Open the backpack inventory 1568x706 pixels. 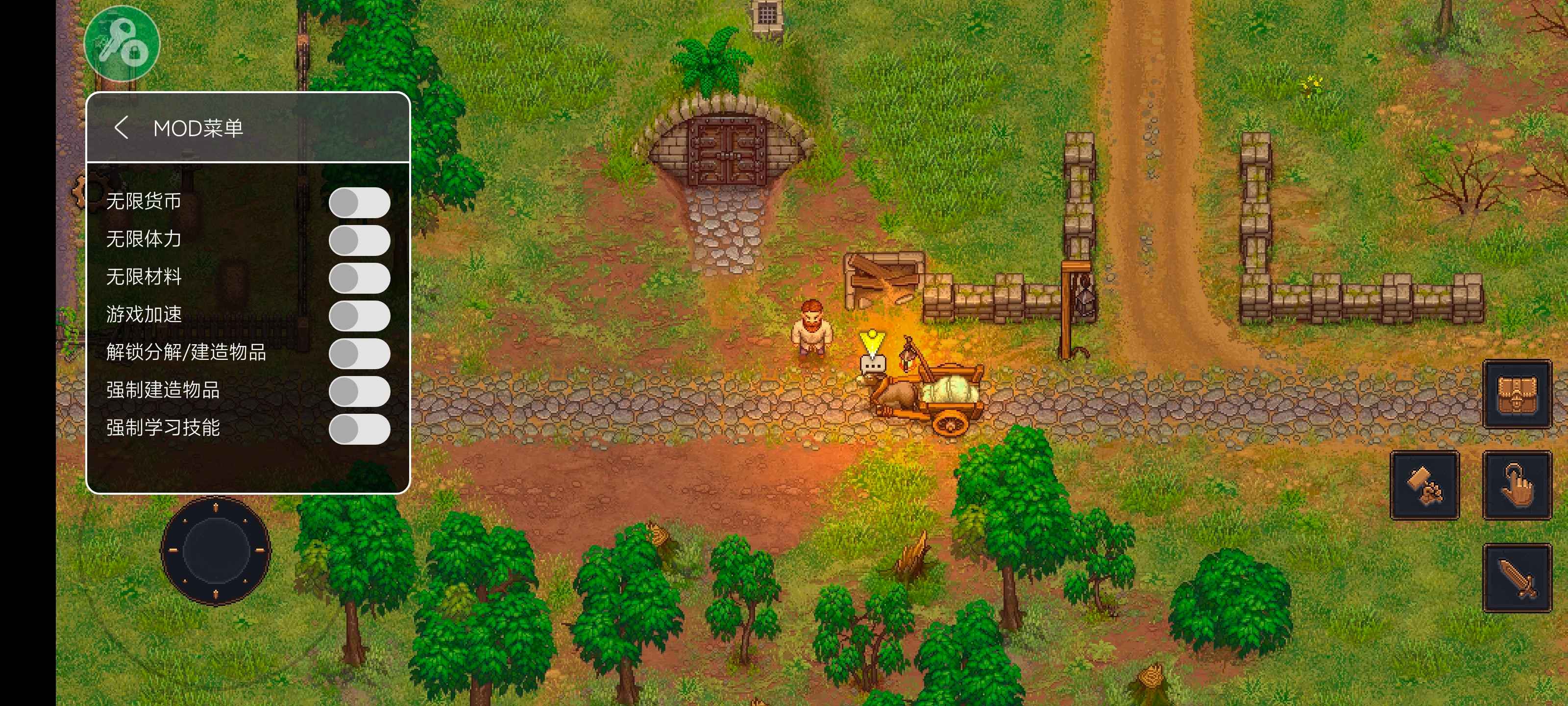[1516, 395]
